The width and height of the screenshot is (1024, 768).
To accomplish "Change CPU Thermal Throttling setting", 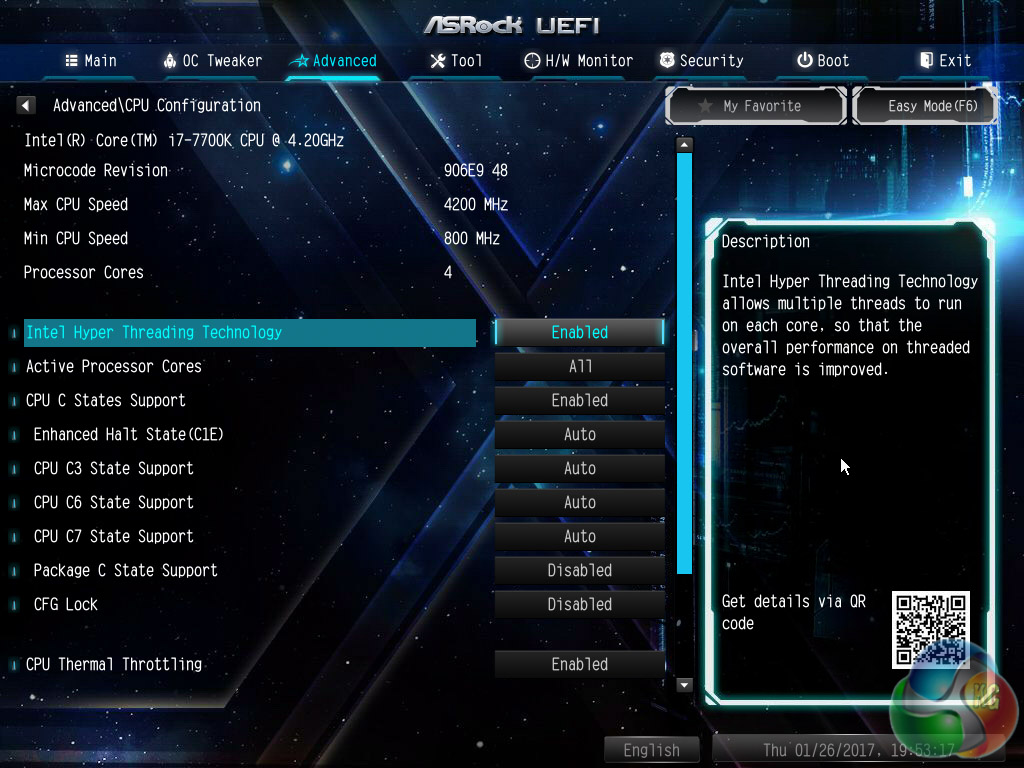I will [x=579, y=664].
